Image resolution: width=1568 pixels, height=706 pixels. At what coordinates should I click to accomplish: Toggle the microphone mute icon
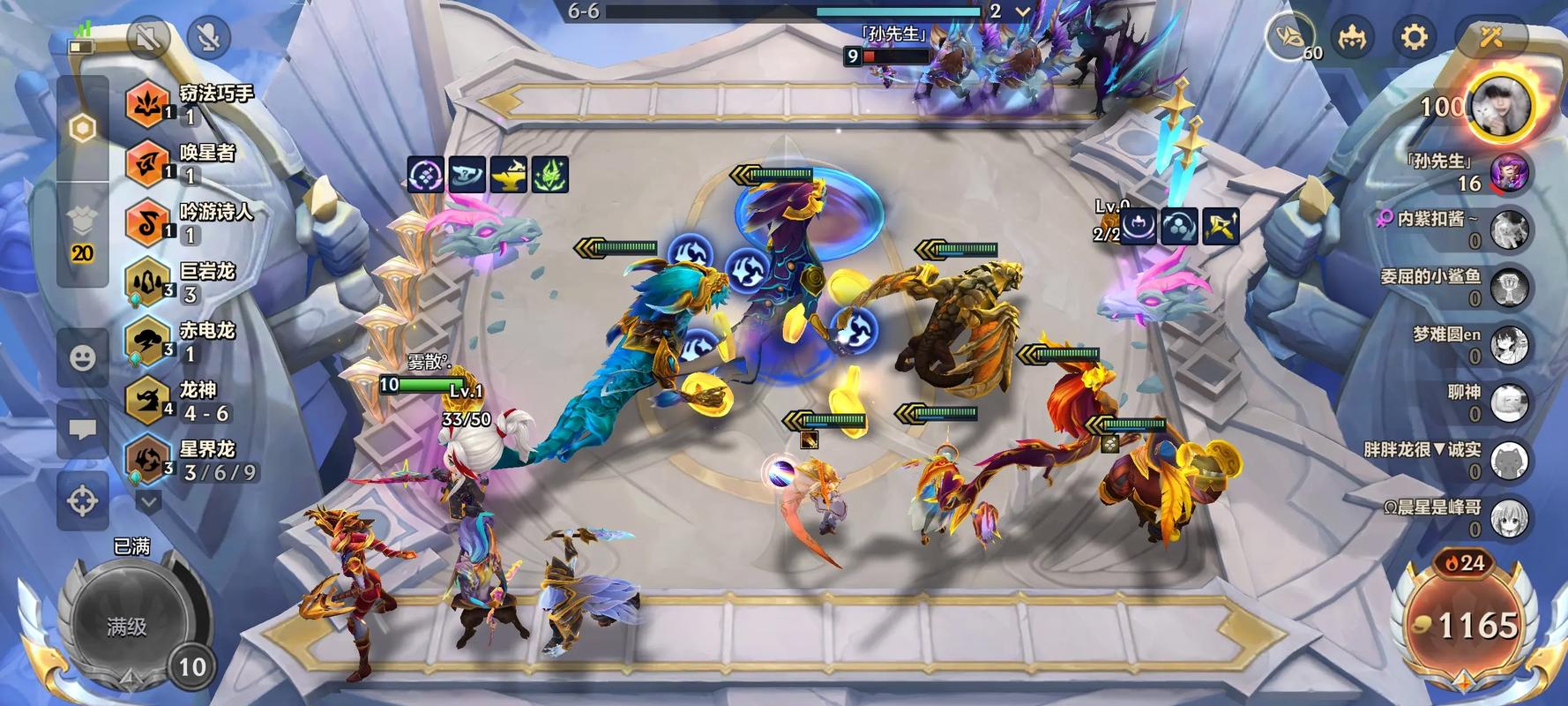point(209,37)
